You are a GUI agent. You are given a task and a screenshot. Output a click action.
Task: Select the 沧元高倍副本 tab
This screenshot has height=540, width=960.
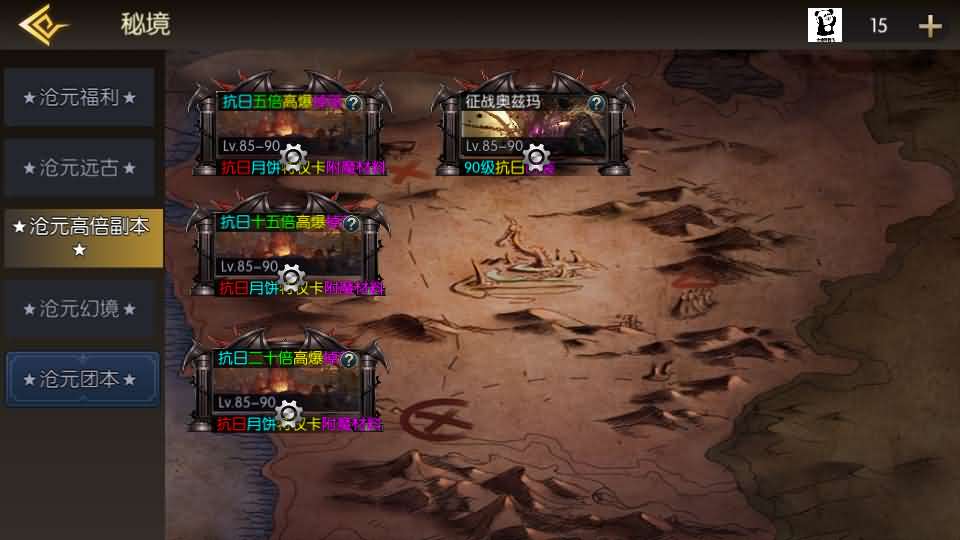[83, 238]
